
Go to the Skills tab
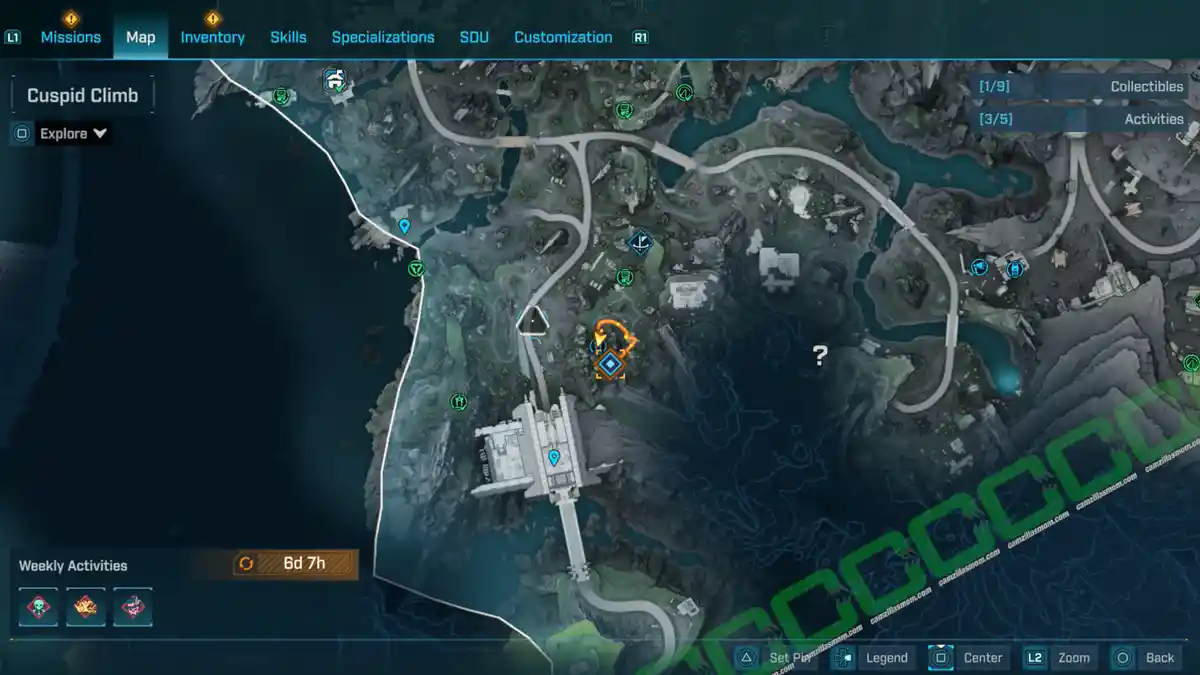pyautogui.click(x=288, y=37)
